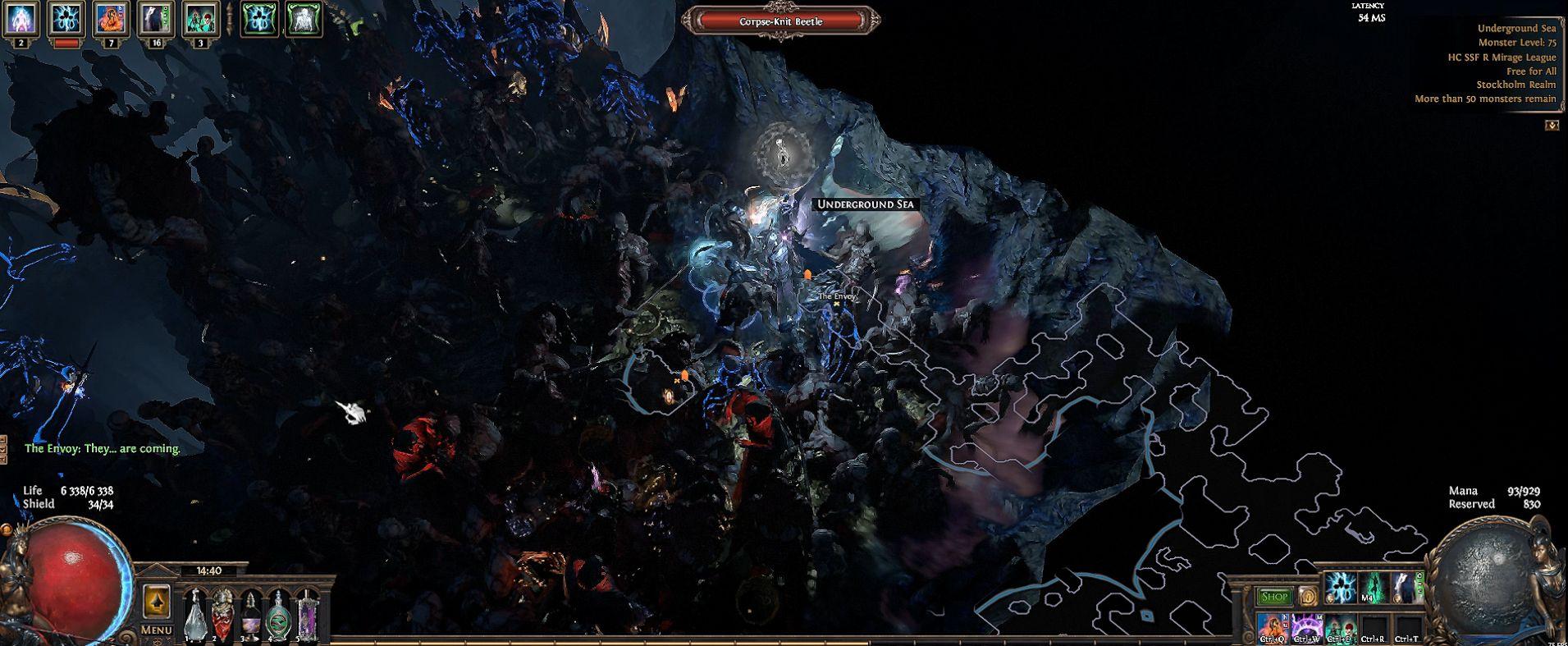This screenshot has height=646, width=1568.
Task: Select the Ctrl+E green minions skill slot
Action: [1339, 627]
